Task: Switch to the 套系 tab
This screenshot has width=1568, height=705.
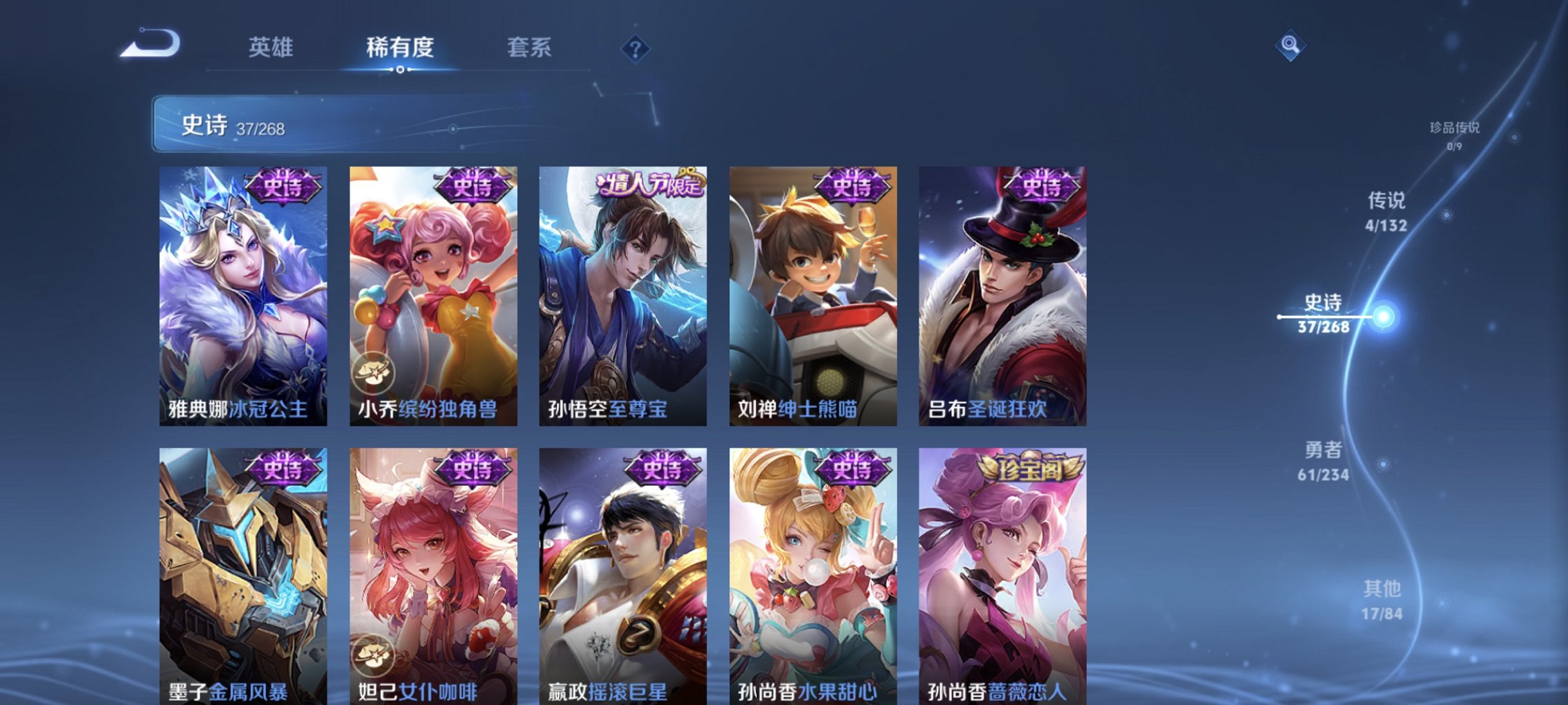Action: (529, 47)
